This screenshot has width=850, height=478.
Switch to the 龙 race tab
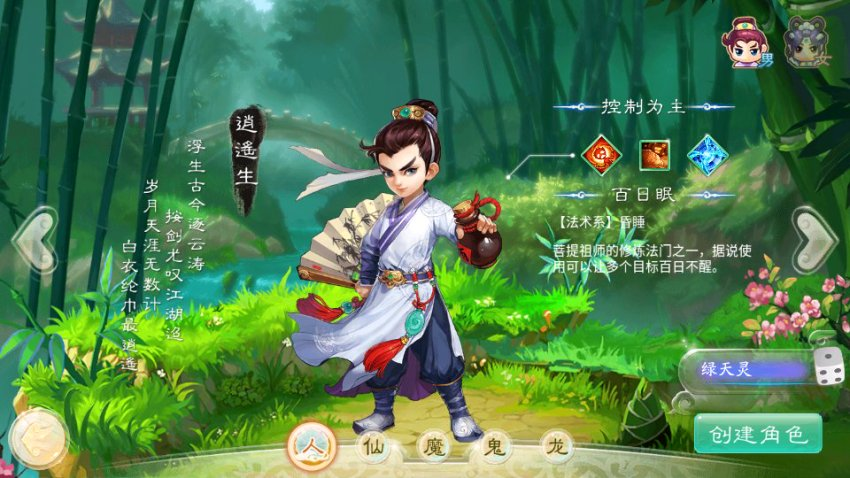556,446
